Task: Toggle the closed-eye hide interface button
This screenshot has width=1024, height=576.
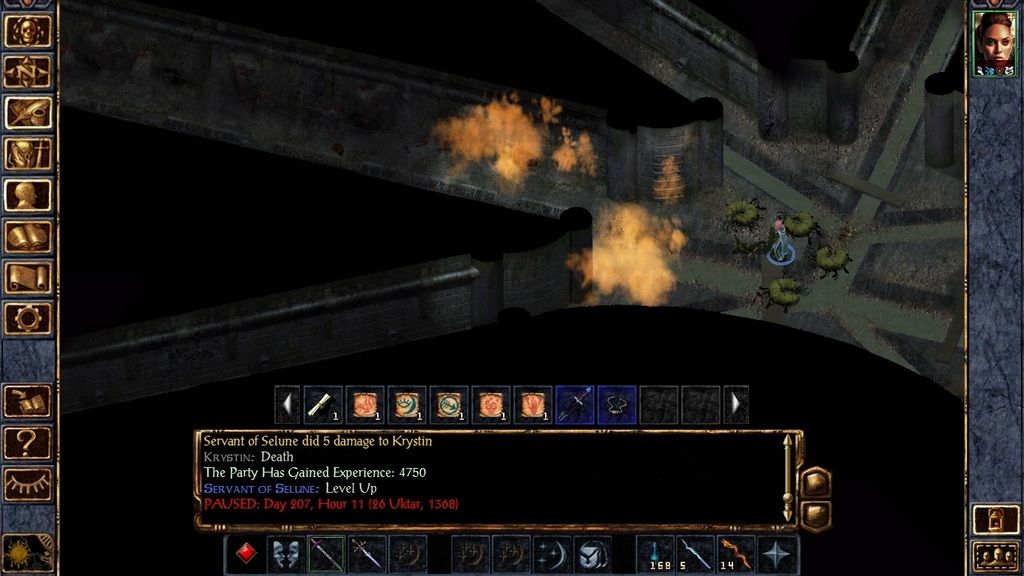Action: coord(28,483)
